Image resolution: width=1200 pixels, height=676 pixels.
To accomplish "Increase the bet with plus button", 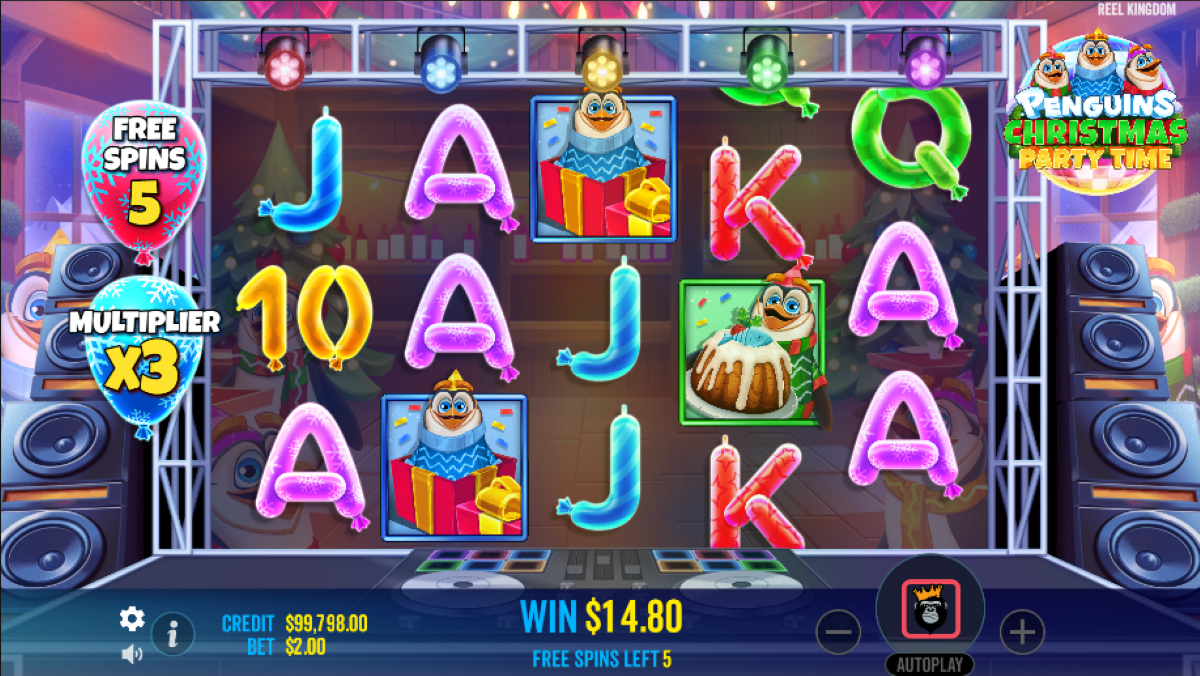I will [x=1022, y=632].
